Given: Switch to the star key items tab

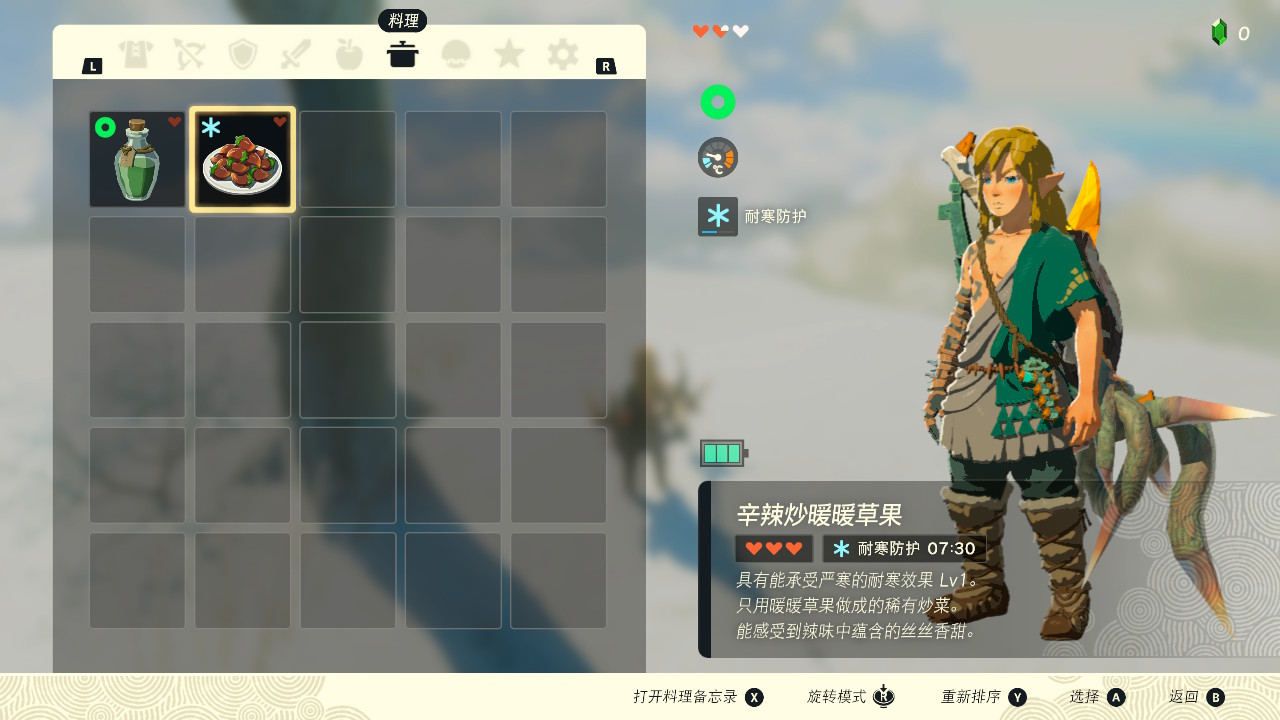Looking at the screenshot, I should point(509,54).
